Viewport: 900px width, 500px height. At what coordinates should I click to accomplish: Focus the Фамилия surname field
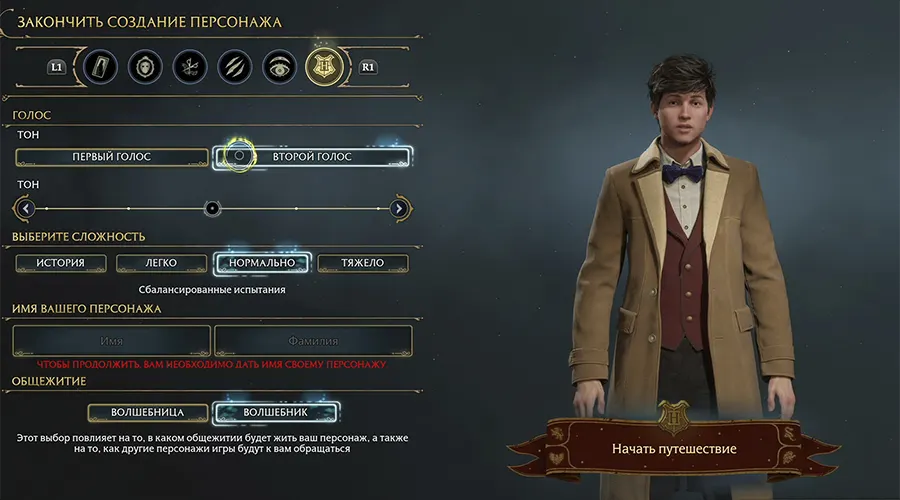pos(313,341)
